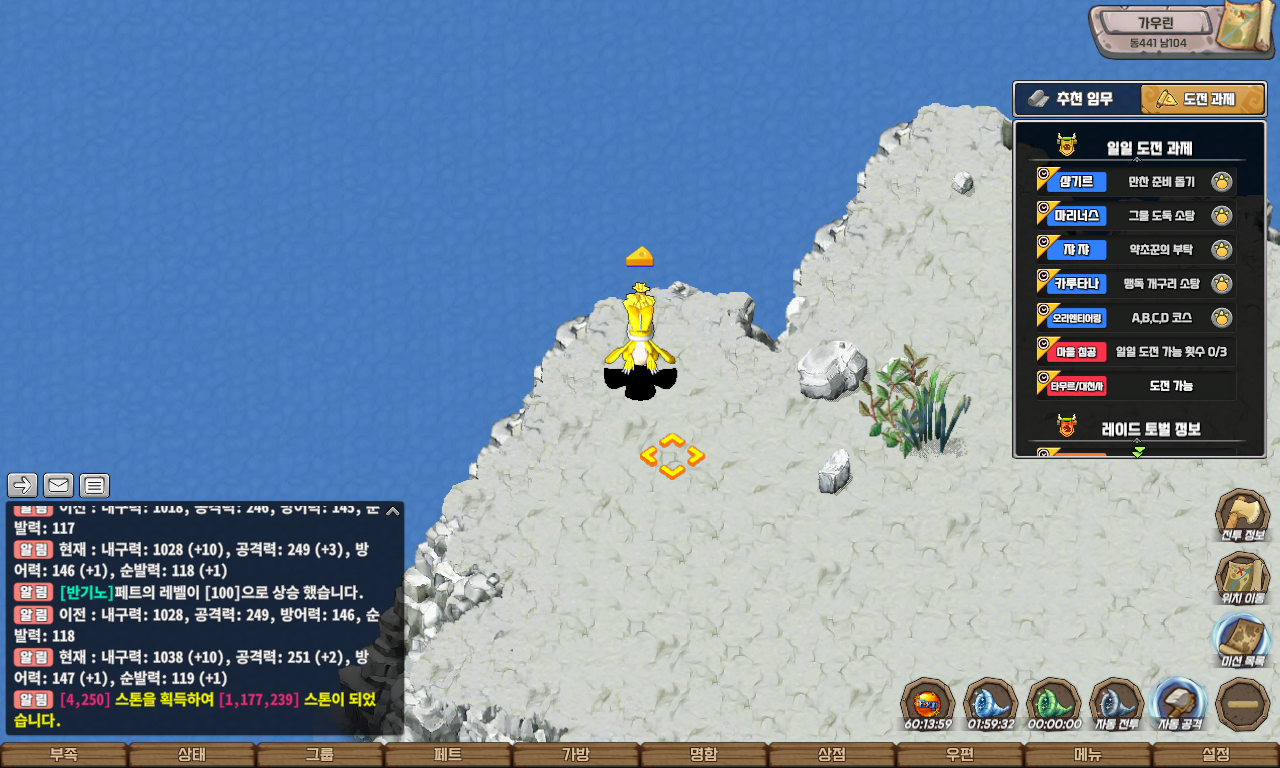Select the 도전 과제 challenge tab
The image size is (1280, 768).
coord(1203,99)
